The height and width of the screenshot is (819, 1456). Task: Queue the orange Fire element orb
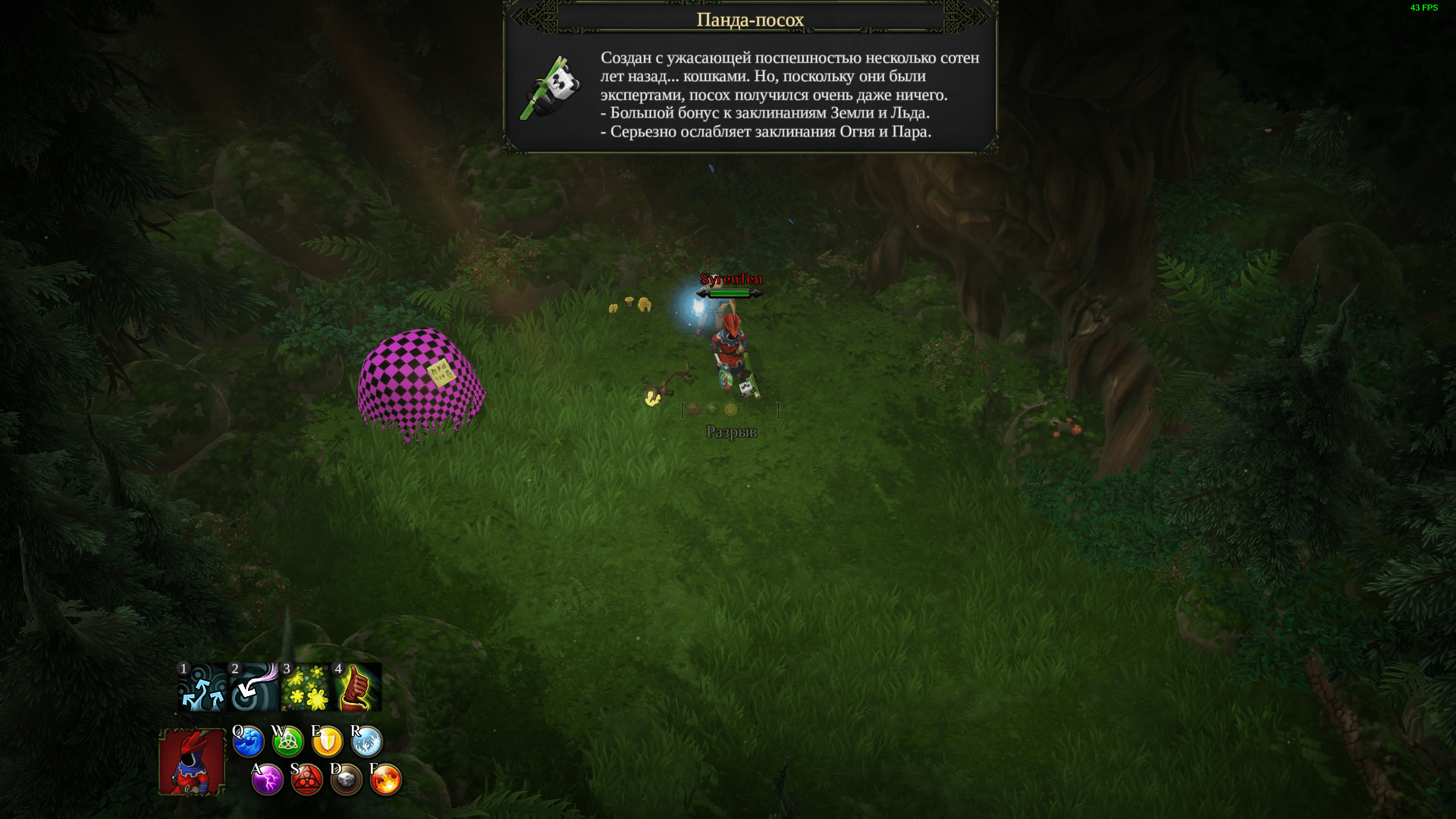click(386, 780)
